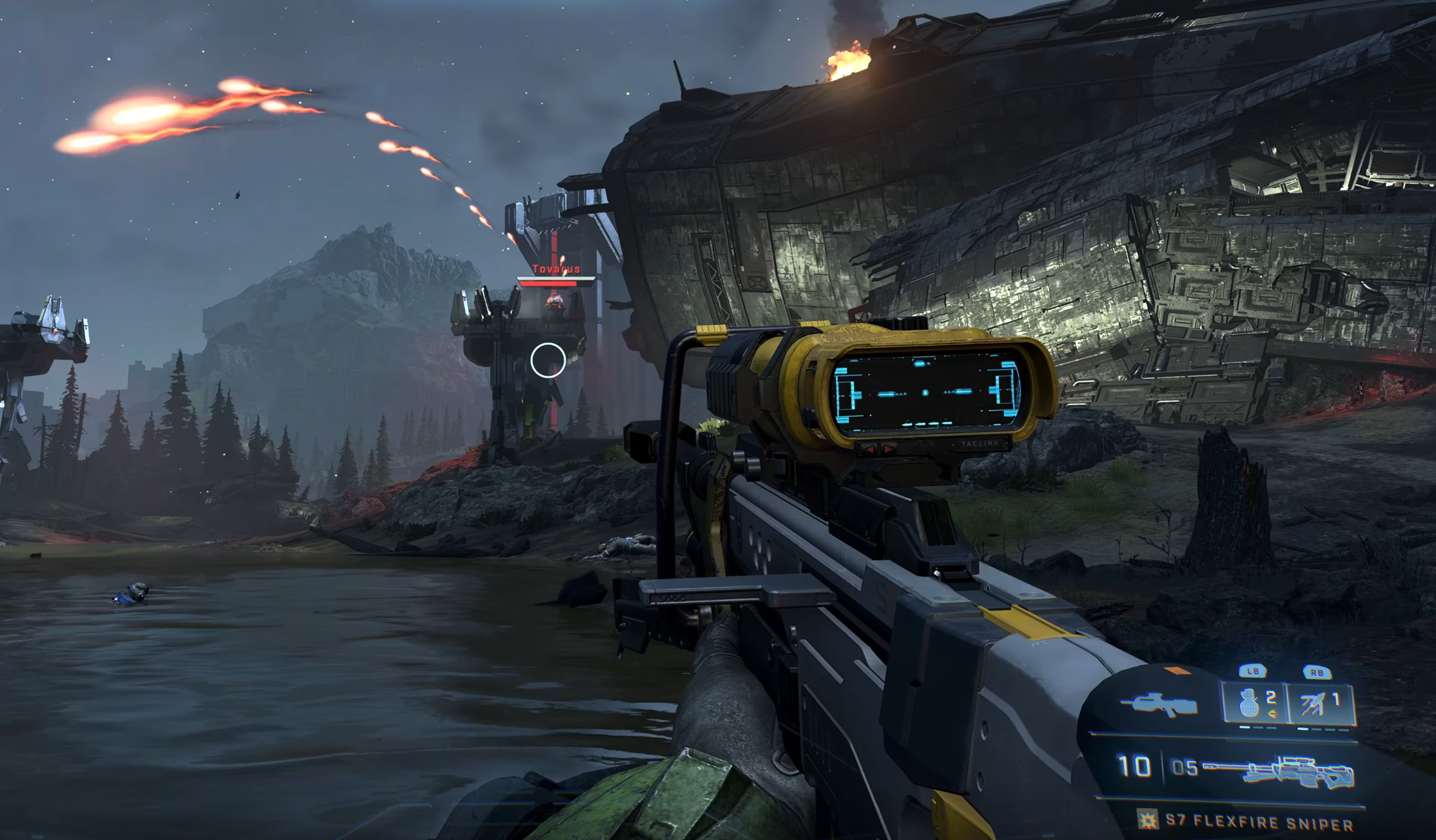The width and height of the screenshot is (1436, 840).
Task: Click the S7 Flexfire Sniper weapon icon
Action: 1278,771
